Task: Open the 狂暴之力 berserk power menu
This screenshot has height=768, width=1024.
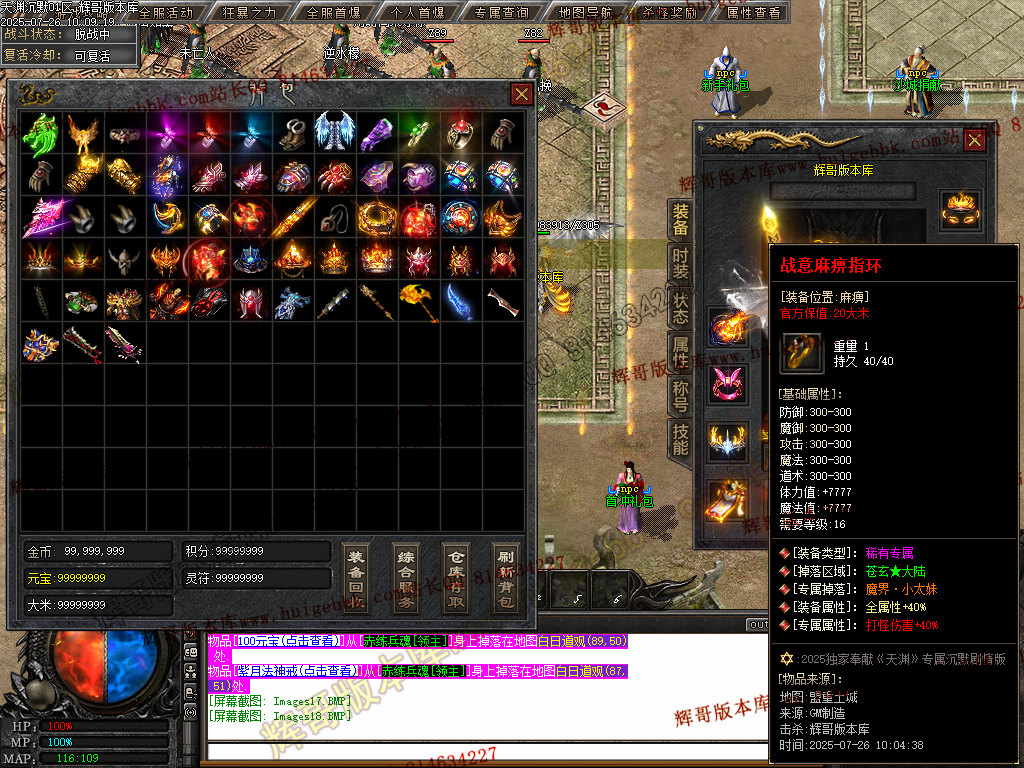Action: (x=250, y=13)
